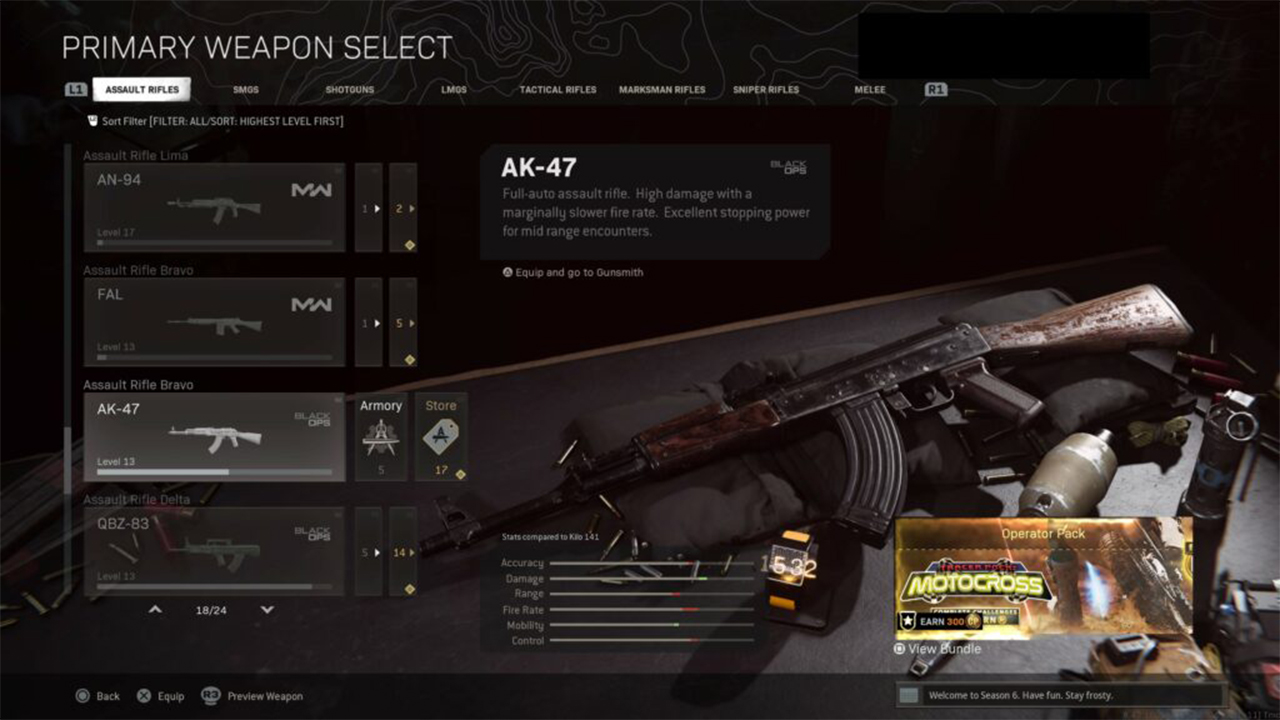Switch to Marksman Rifles tab
Screen dimensions: 1280x720
point(661,90)
